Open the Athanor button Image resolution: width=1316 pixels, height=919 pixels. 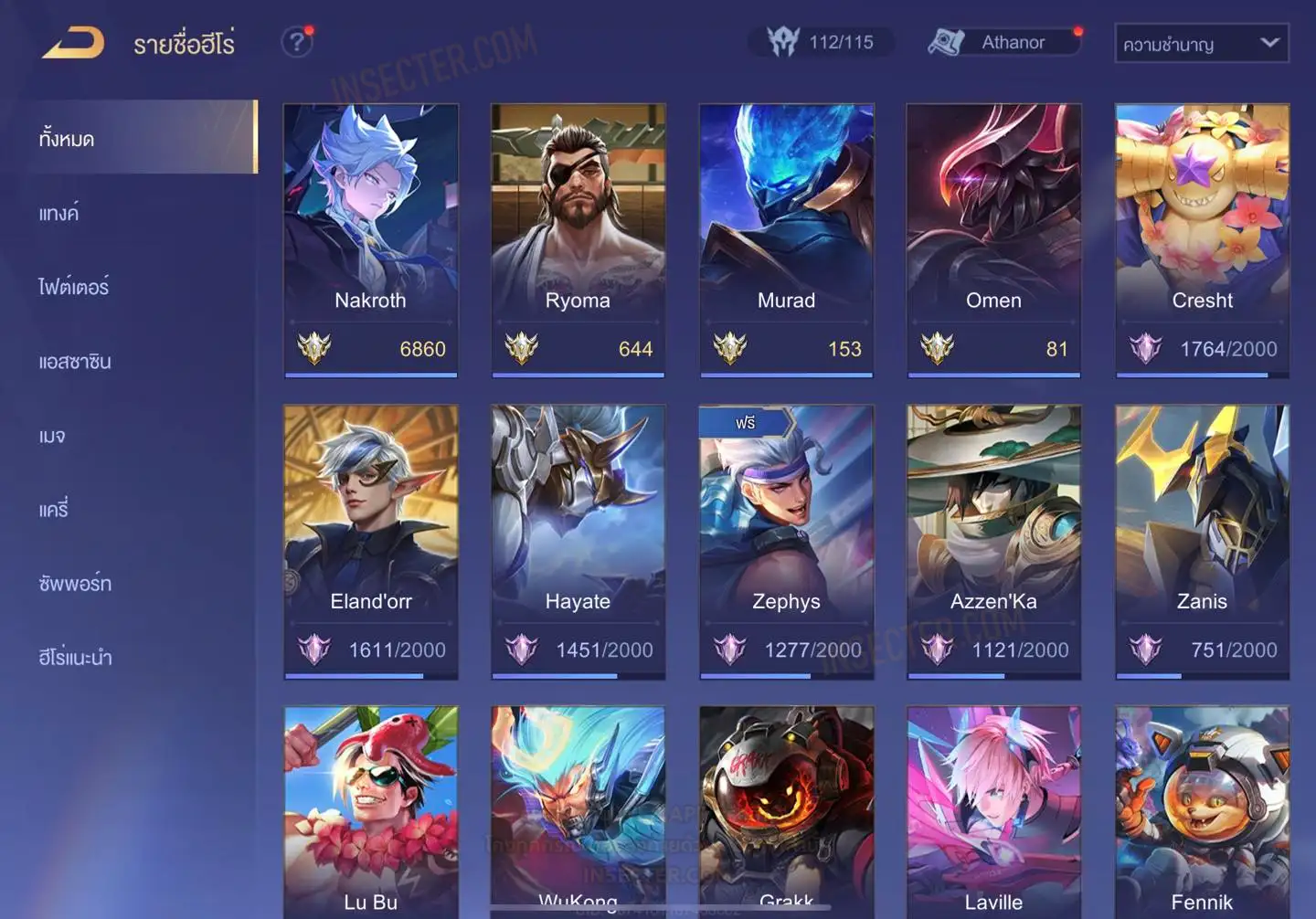click(x=1005, y=42)
